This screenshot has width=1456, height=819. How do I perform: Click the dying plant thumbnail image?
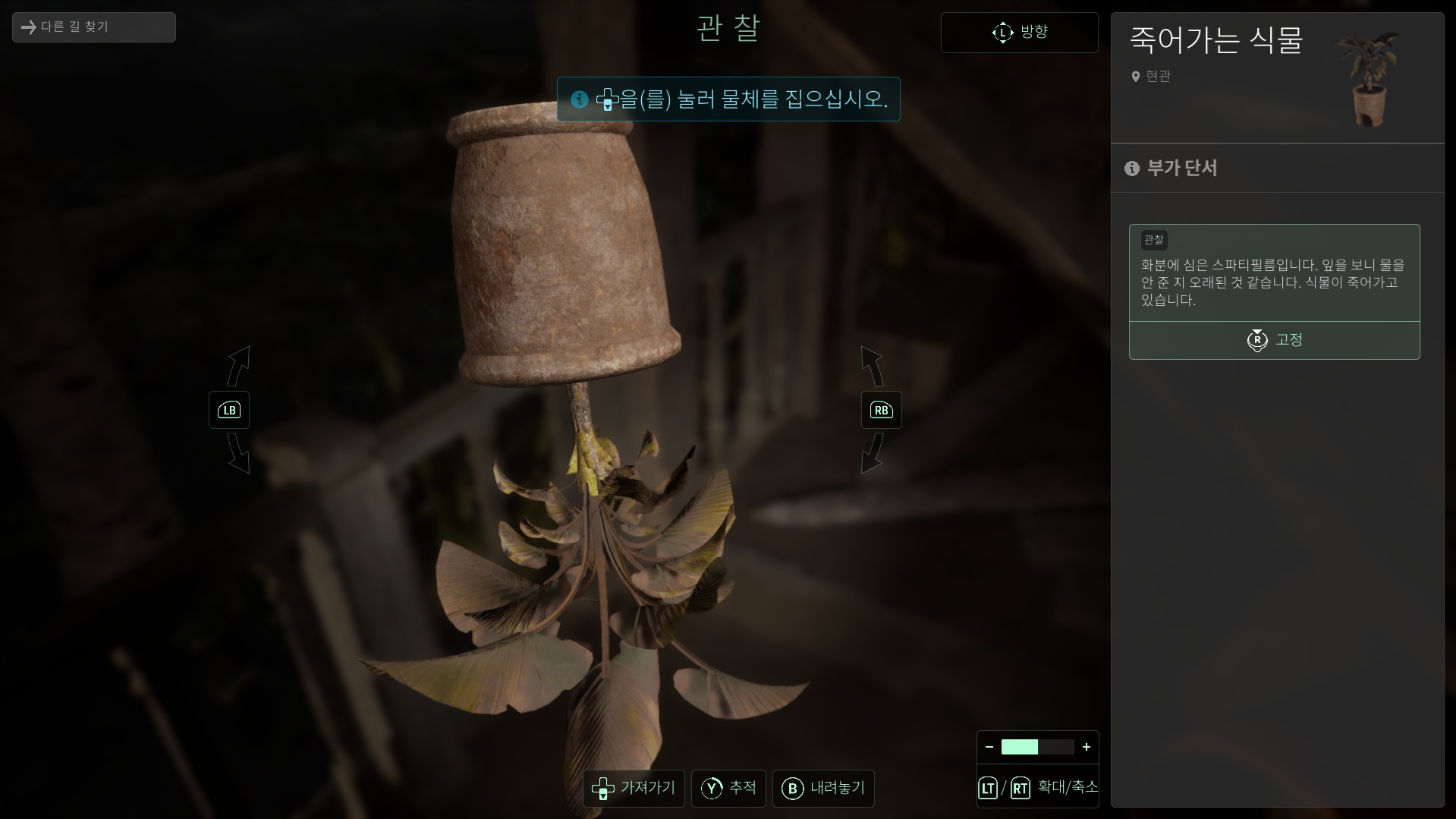(x=1370, y=79)
